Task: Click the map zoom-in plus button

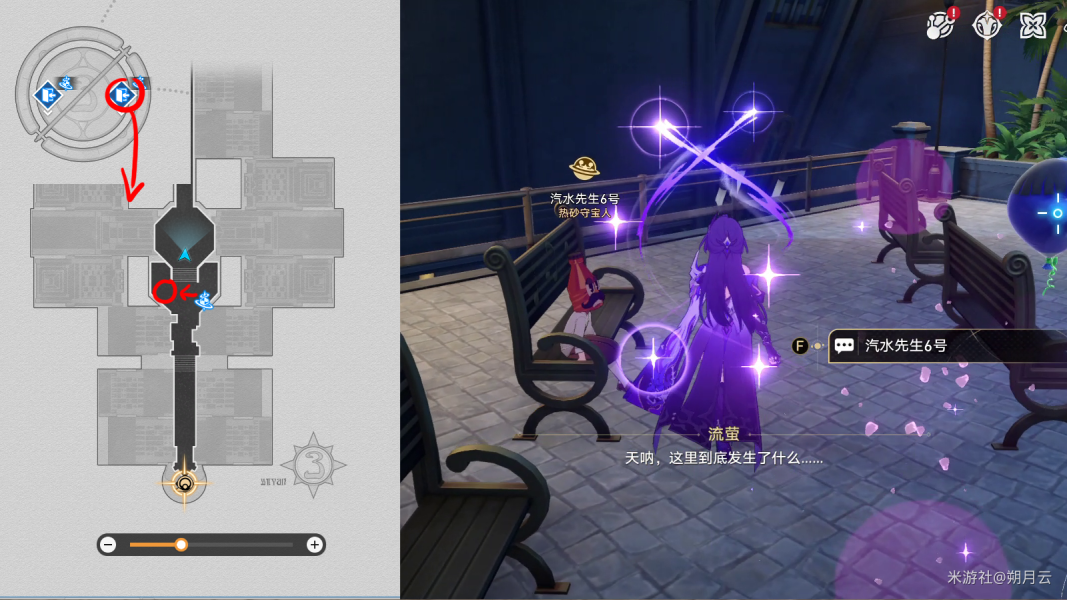Action: [314, 545]
